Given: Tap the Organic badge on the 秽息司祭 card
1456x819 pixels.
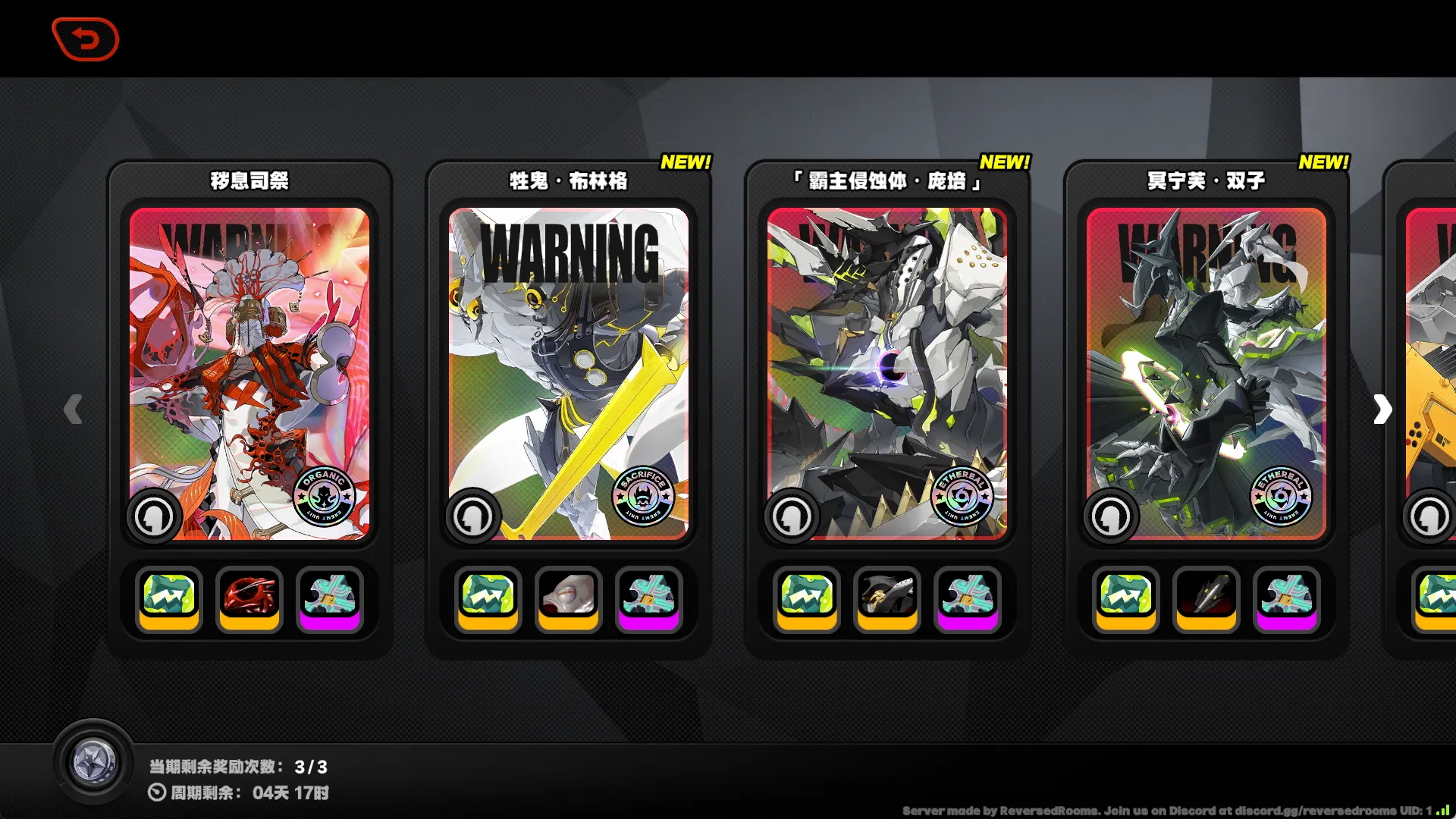Looking at the screenshot, I should pyautogui.click(x=324, y=497).
